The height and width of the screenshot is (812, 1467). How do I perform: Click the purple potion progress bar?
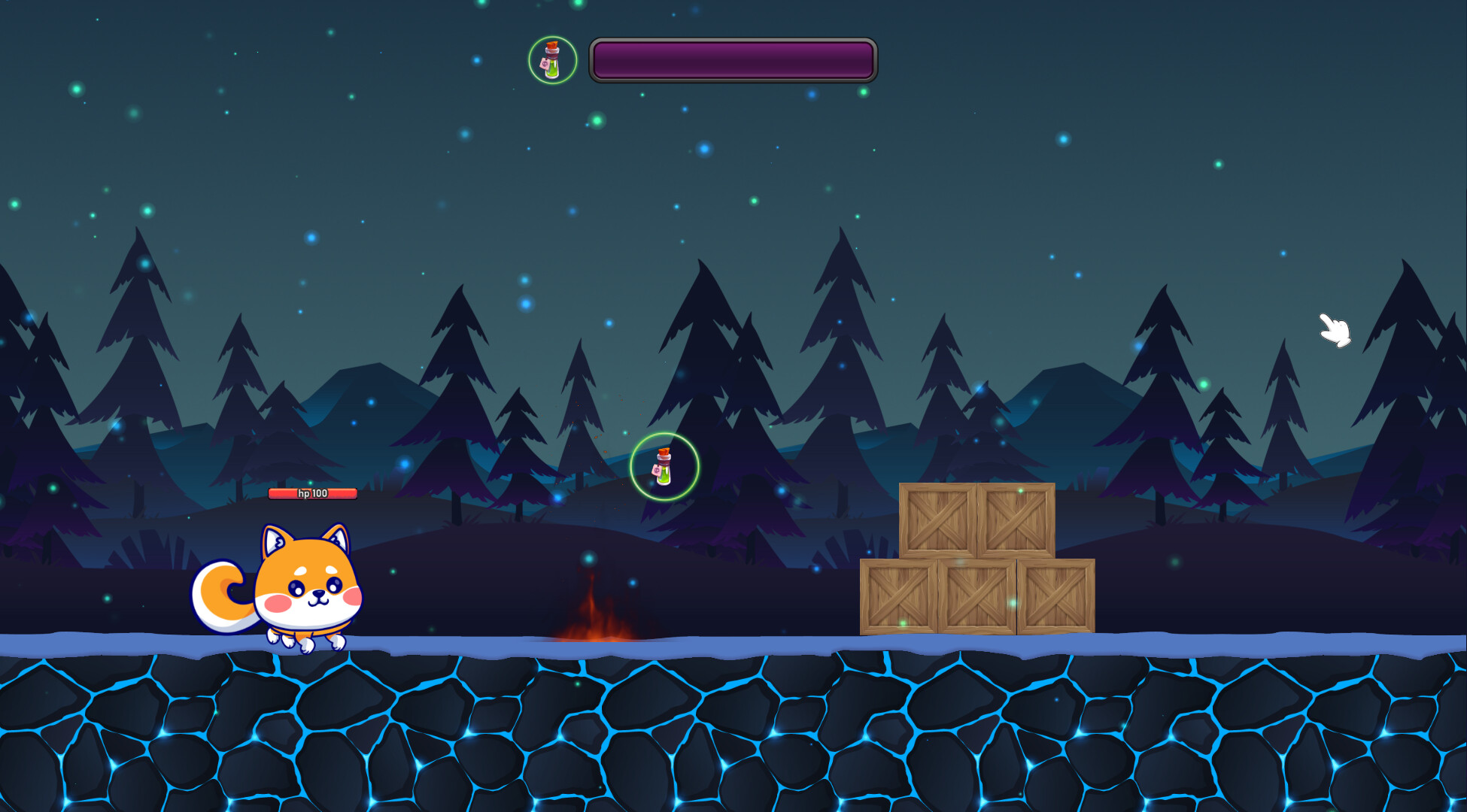pos(732,60)
